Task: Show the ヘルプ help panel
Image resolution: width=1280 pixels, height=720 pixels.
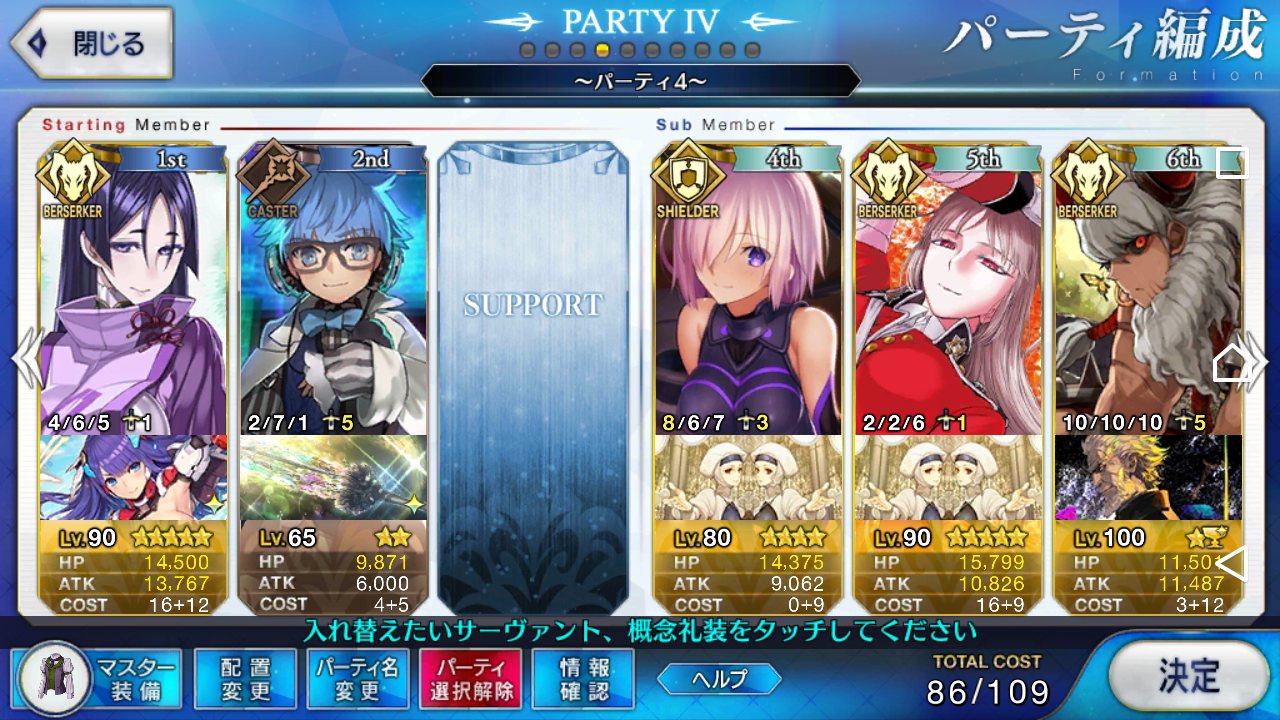Action: click(719, 679)
